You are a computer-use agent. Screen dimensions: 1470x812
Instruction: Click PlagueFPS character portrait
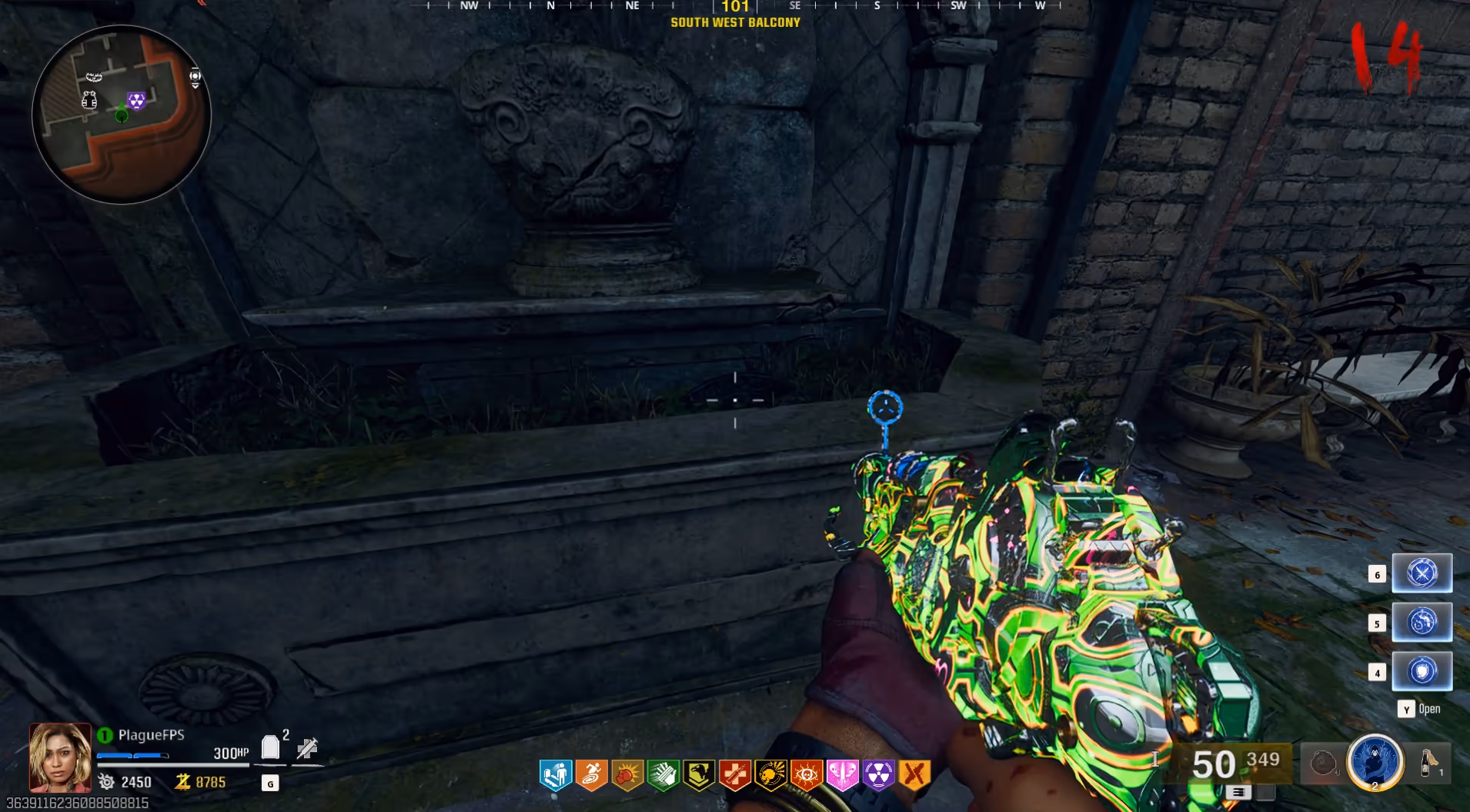pos(60,757)
